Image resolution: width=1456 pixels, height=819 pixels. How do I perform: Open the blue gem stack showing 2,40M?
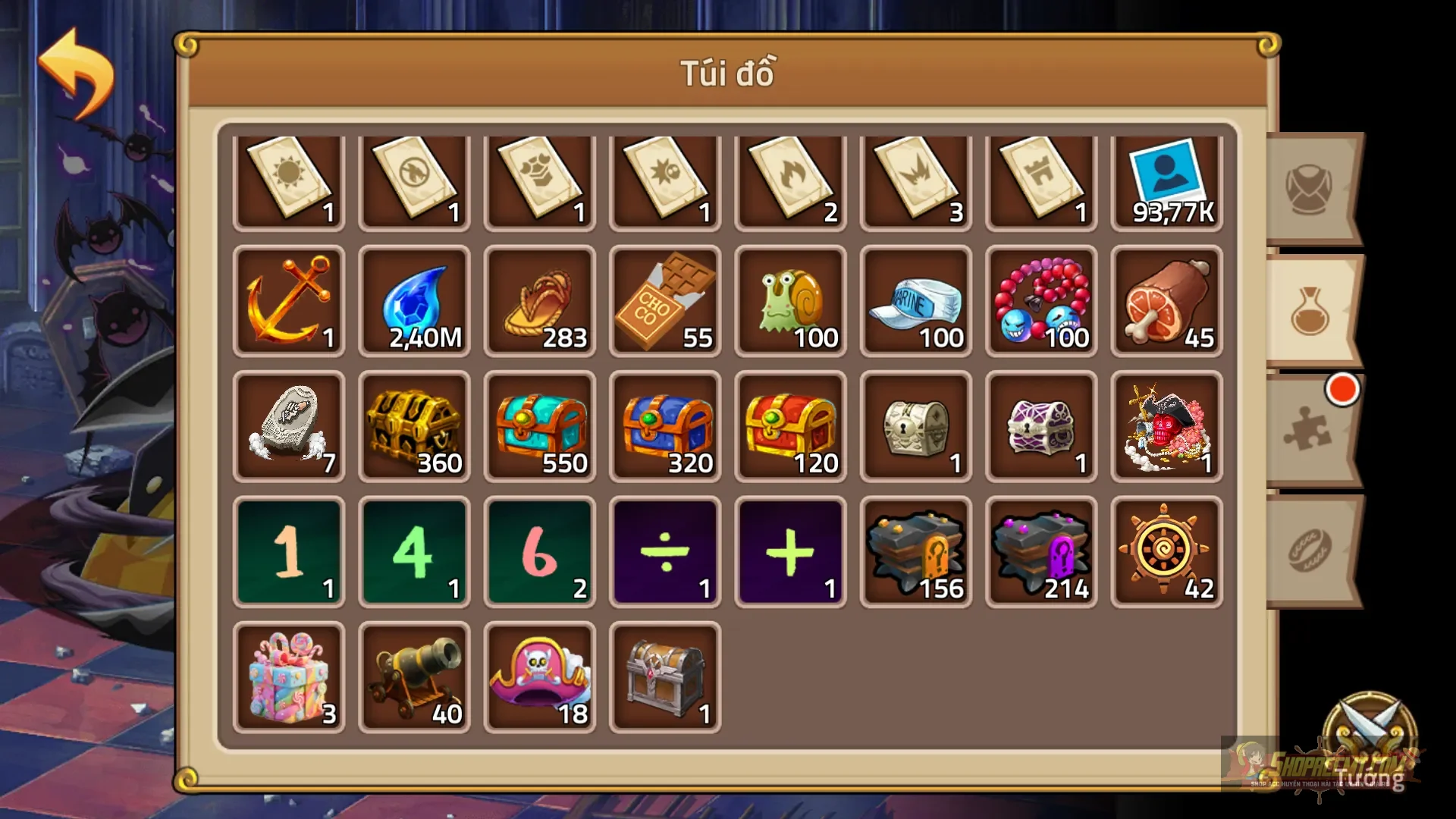414,303
